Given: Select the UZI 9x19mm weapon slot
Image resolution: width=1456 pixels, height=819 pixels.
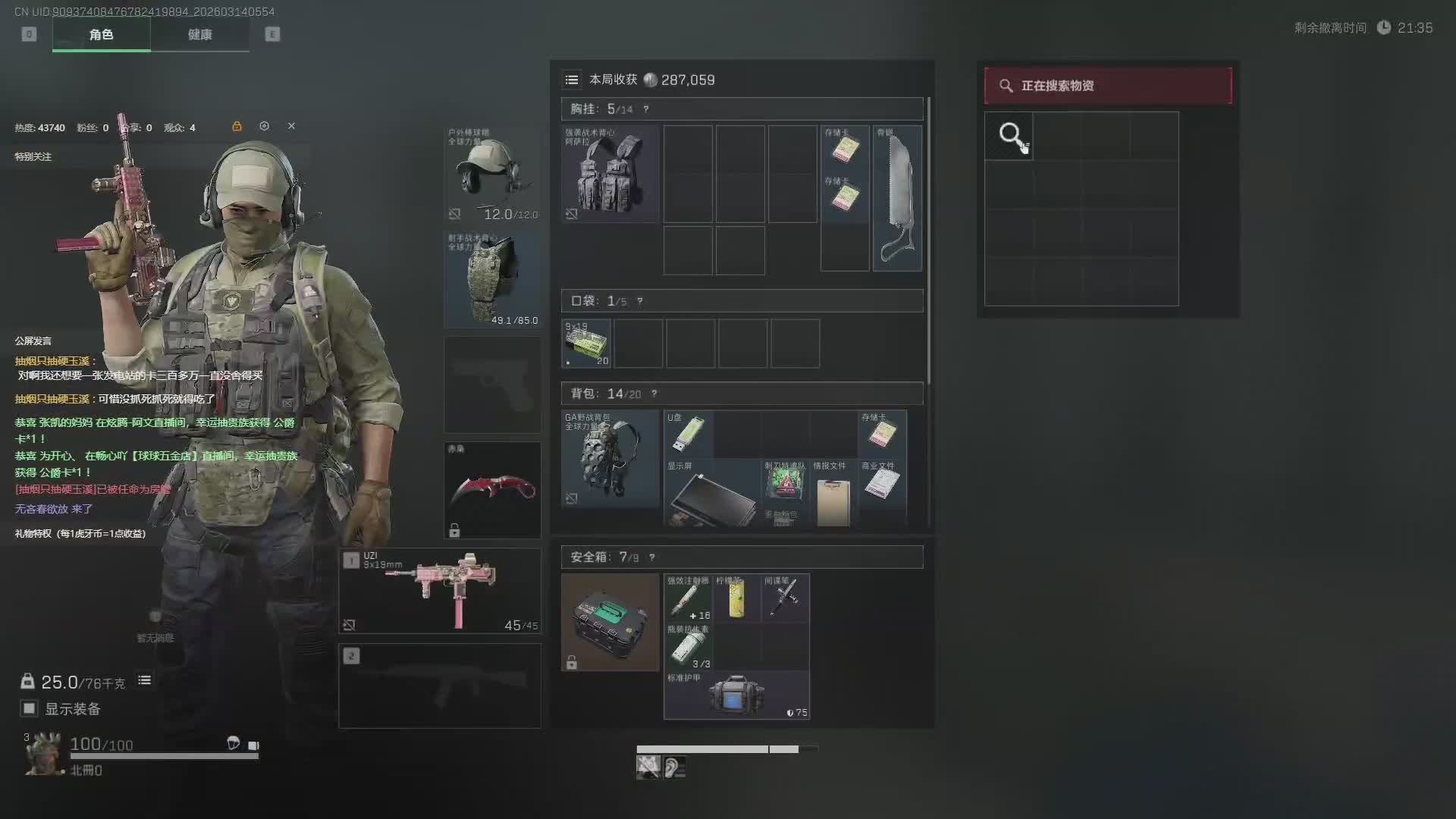Looking at the screenshot, I should click(440, 591).
